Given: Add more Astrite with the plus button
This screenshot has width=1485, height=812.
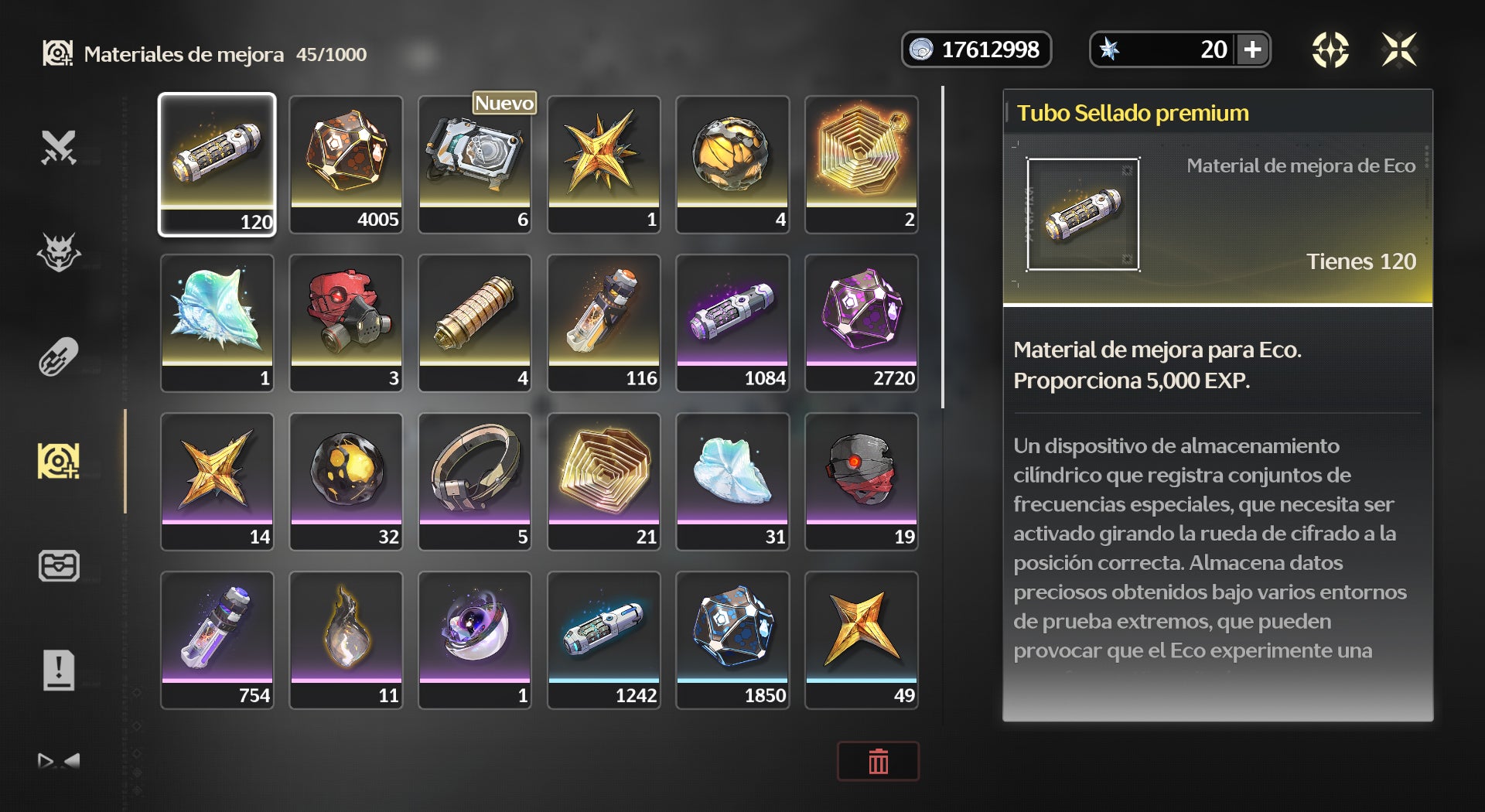Looking at the screenshot, I should pos(1252,50).
